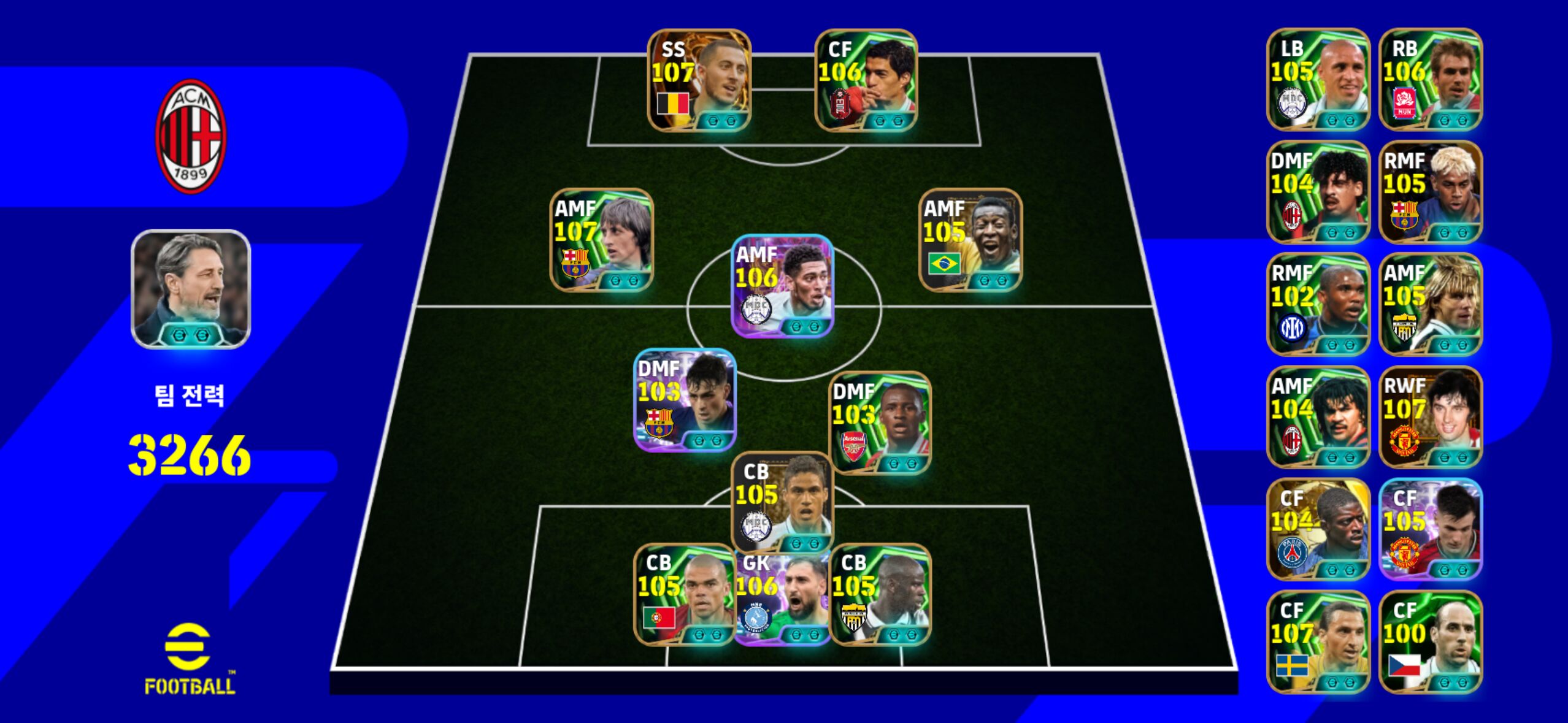The width and height of the screenshot is (1568, 723).
Task: Select the SS 107 card with Belgium flag
Action: (699, 80)
